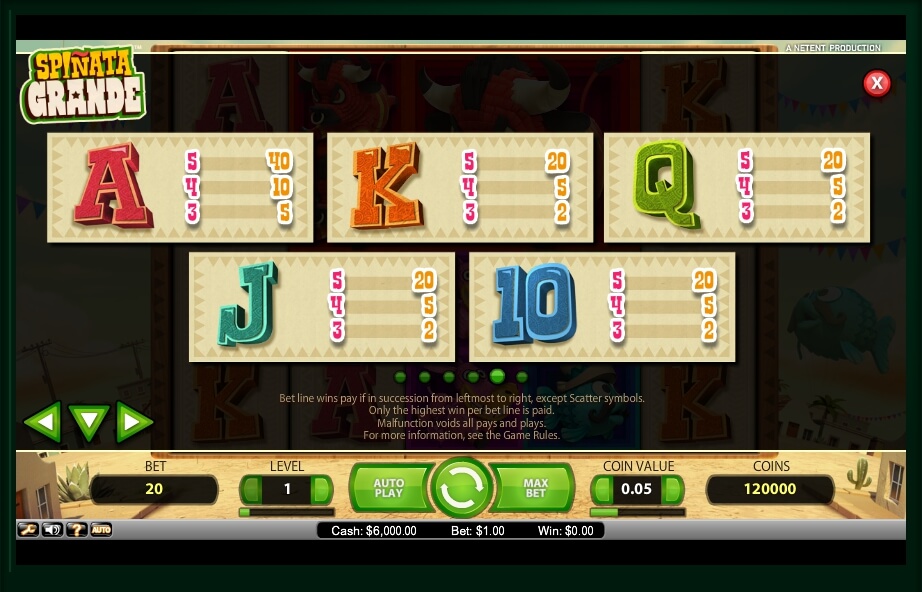Adjust the Coin Value slider bar
The height and width of the screenshot is (592, 922).
(x=638, y=512)
